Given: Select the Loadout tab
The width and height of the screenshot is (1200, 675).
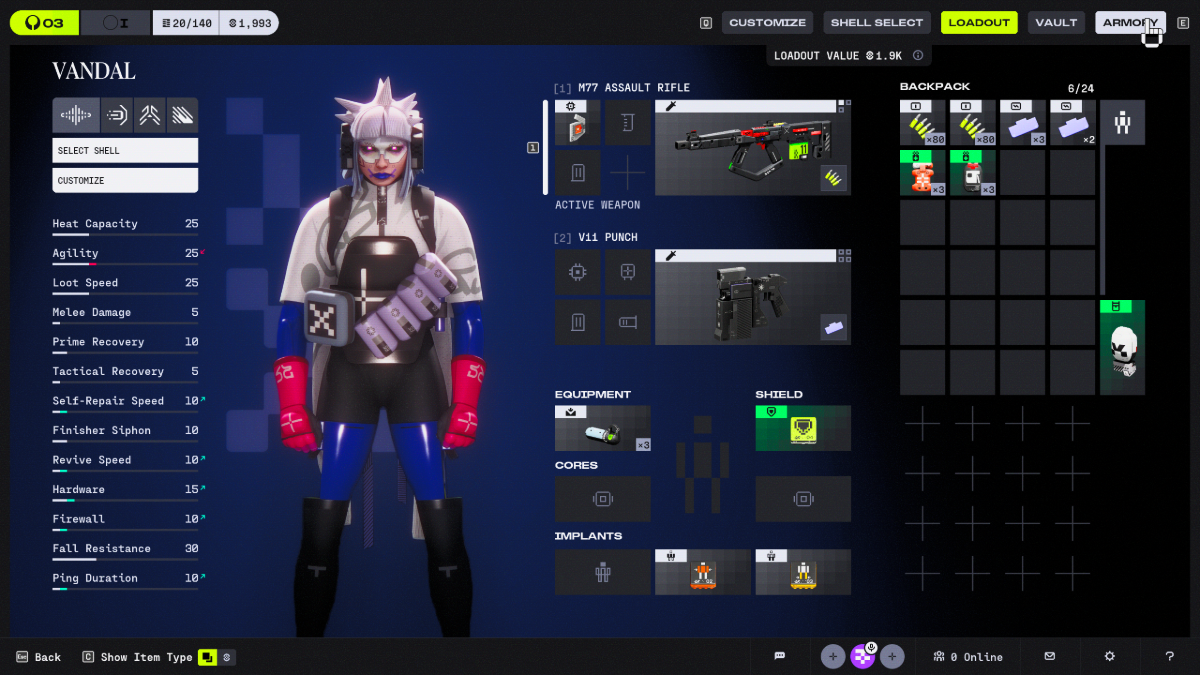Looking at the screenshot, I should tap(979, 23).
